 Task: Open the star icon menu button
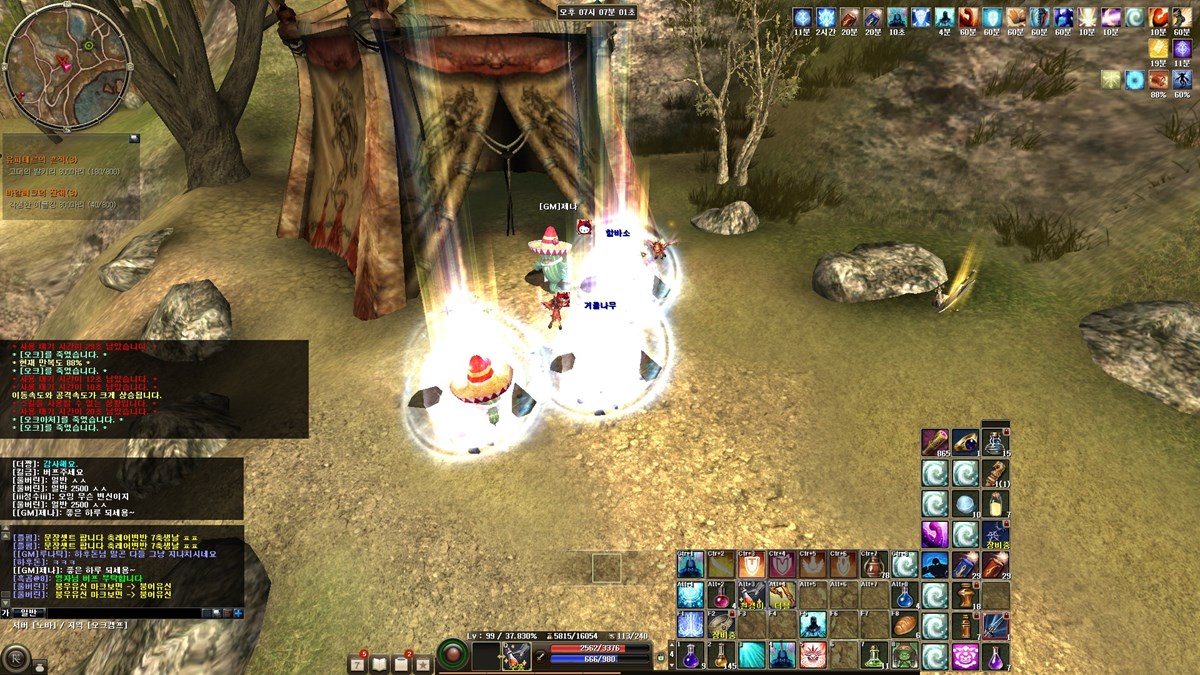pos(423,662)
